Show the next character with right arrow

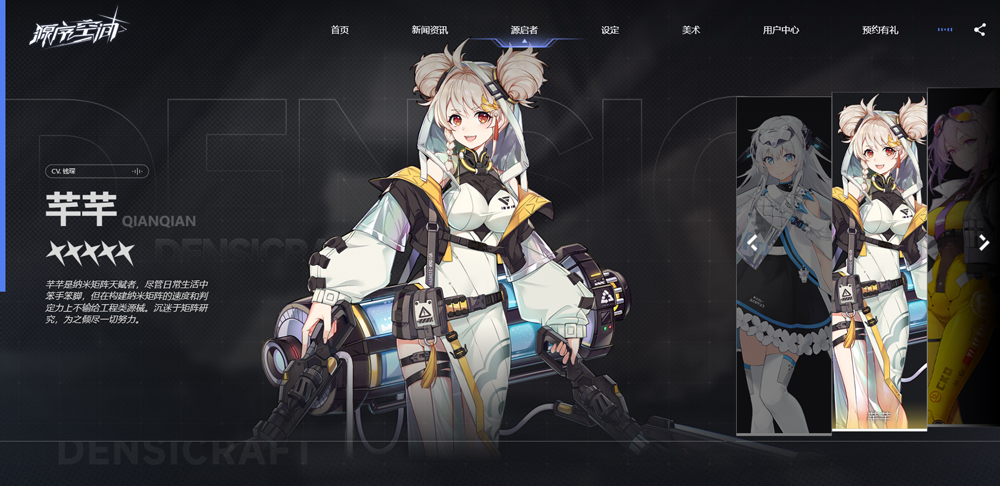(984, 242)
